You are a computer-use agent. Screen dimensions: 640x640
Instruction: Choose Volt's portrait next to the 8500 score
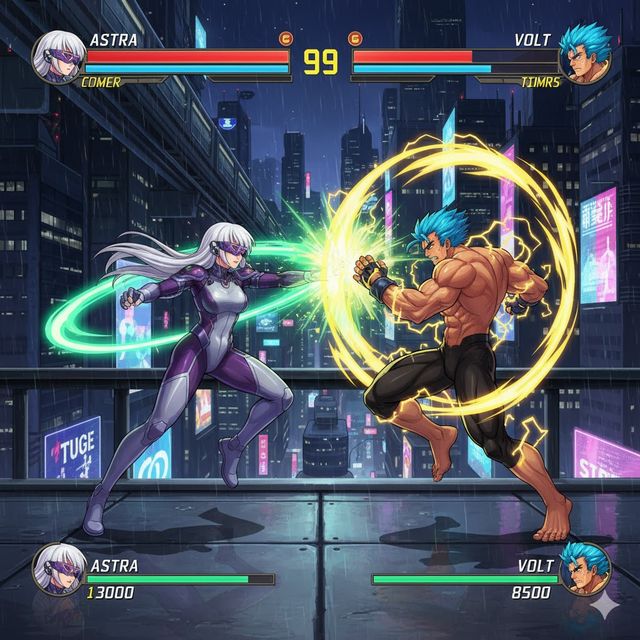pyautogui.click(x=583, y=568)
